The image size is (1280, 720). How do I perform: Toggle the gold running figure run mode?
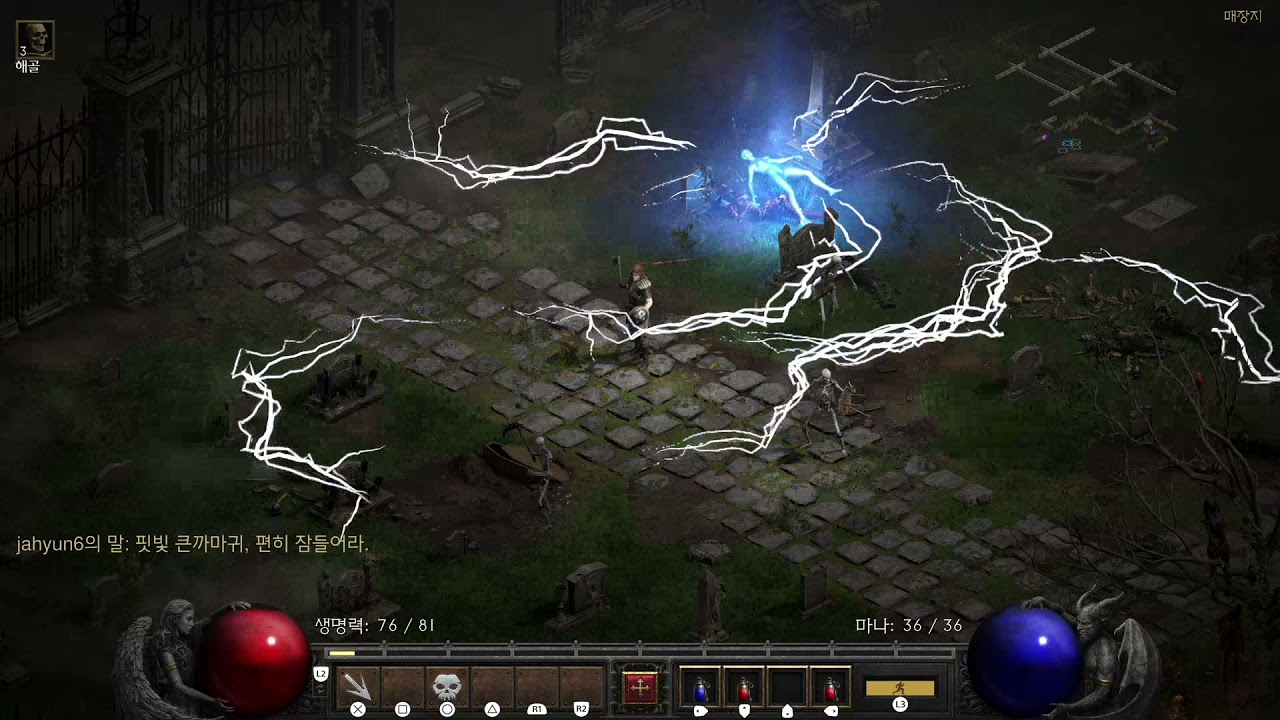900,688
